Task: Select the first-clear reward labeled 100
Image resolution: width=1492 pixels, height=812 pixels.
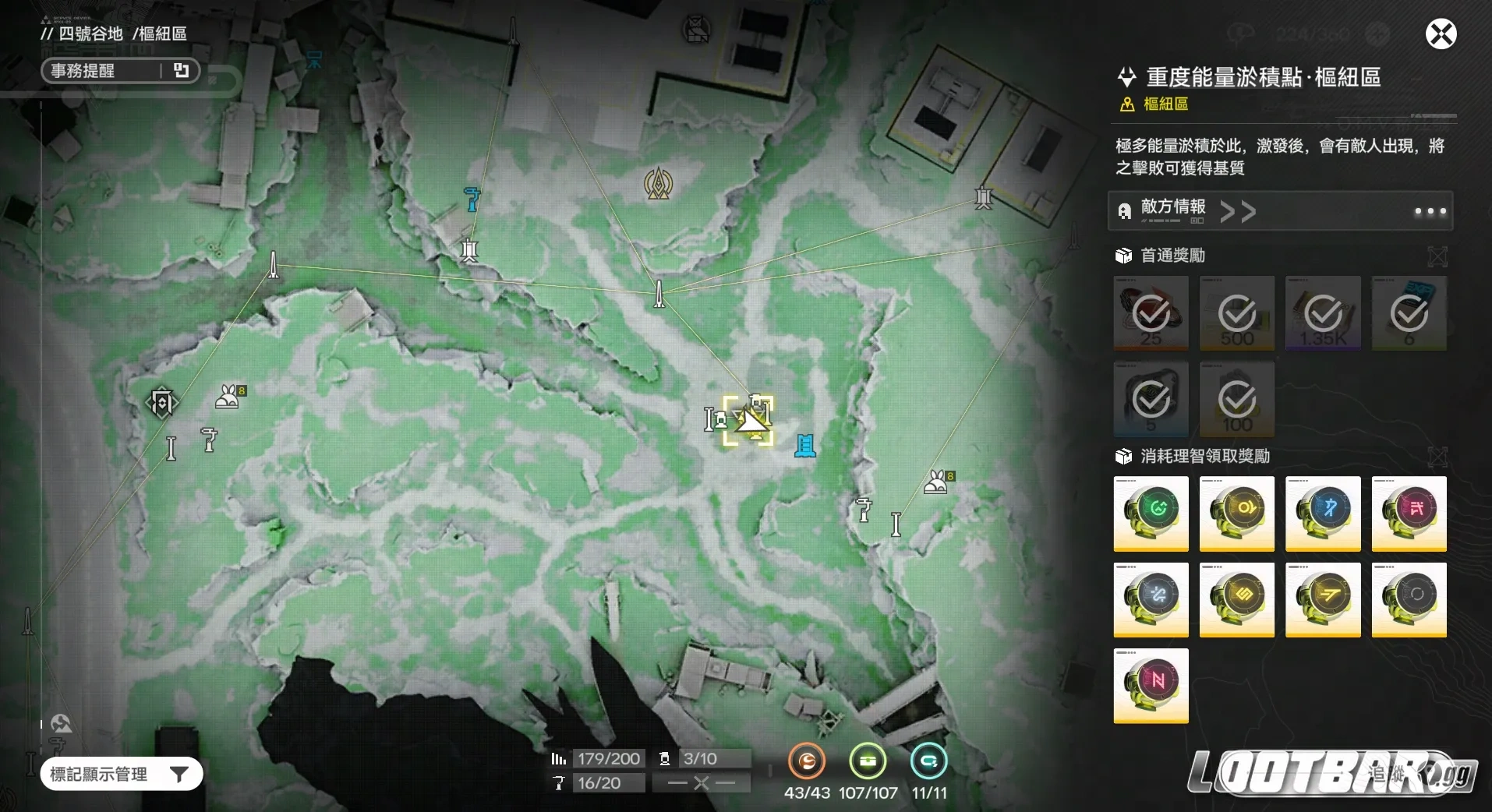Action: [1236, 399]
